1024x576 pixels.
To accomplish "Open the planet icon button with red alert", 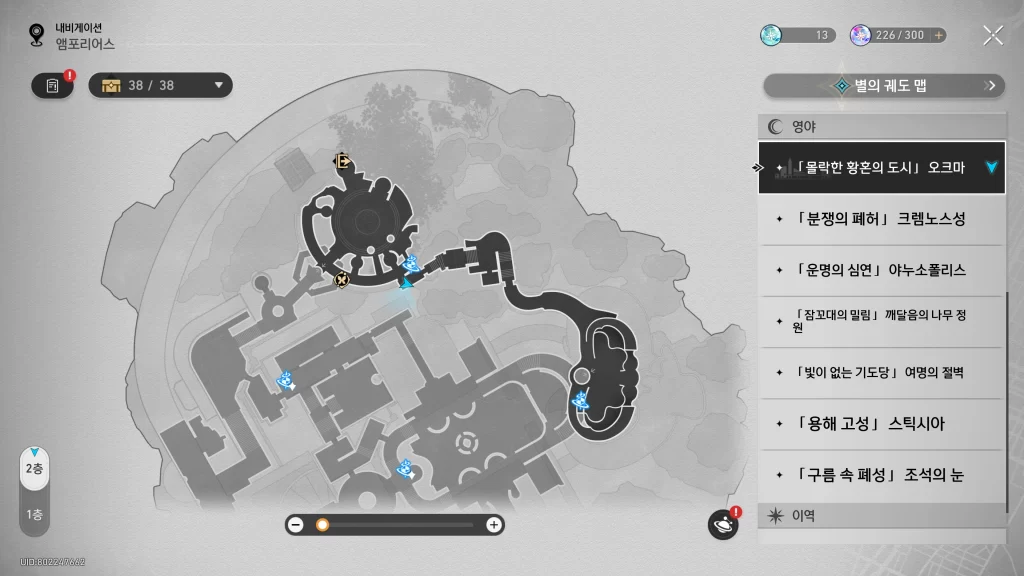I will point(722,524).
